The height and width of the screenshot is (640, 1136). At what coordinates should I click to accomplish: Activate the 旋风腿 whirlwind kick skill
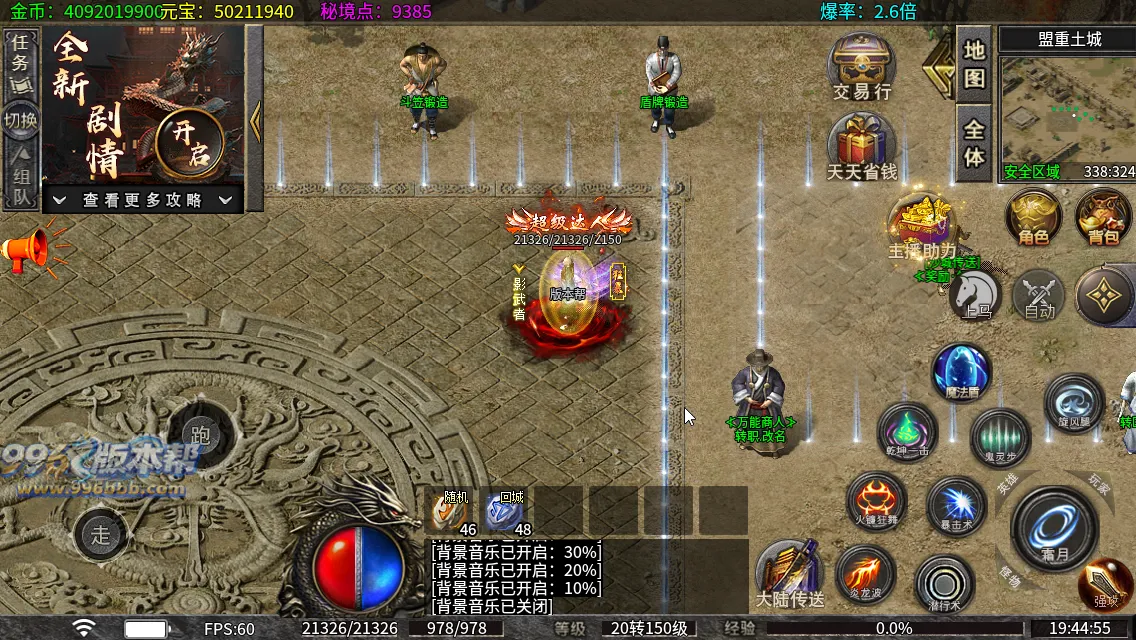pos(1073,402)
